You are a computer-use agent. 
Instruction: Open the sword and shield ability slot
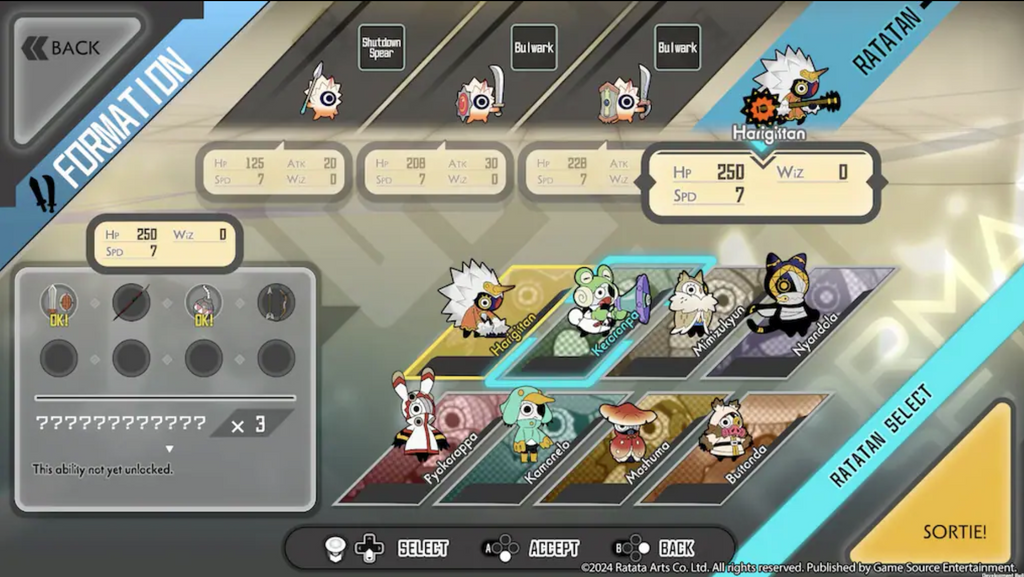(x=59, y=301)
